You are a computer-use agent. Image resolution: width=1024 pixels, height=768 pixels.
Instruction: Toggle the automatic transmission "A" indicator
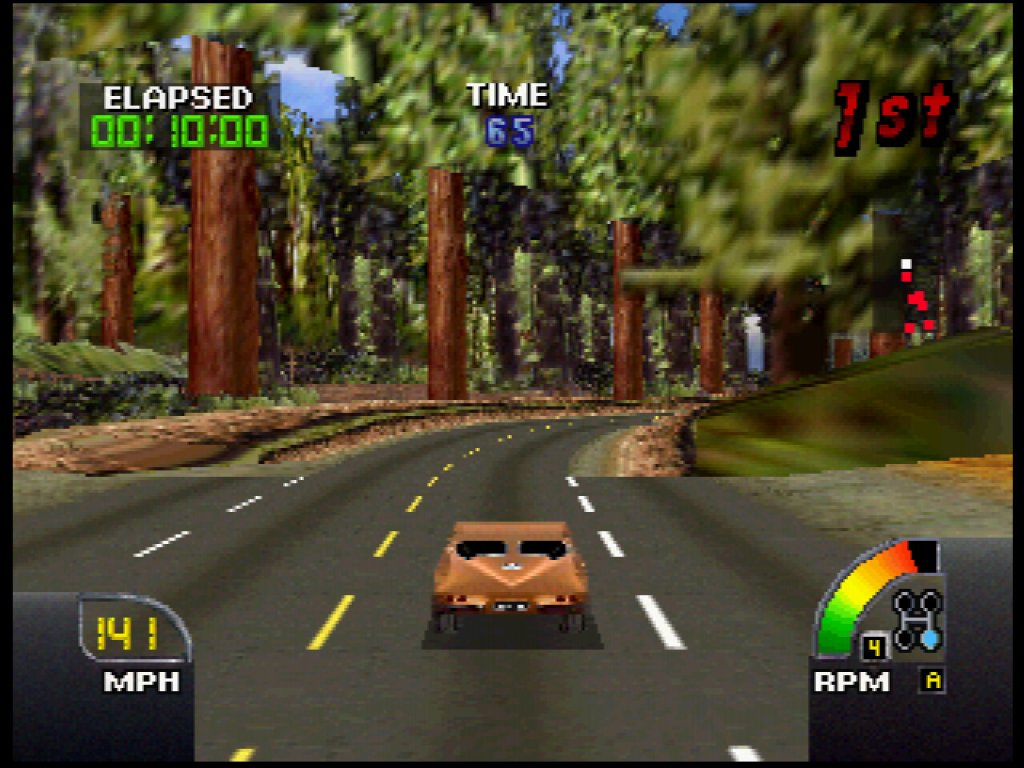click(x=933, y=681)
